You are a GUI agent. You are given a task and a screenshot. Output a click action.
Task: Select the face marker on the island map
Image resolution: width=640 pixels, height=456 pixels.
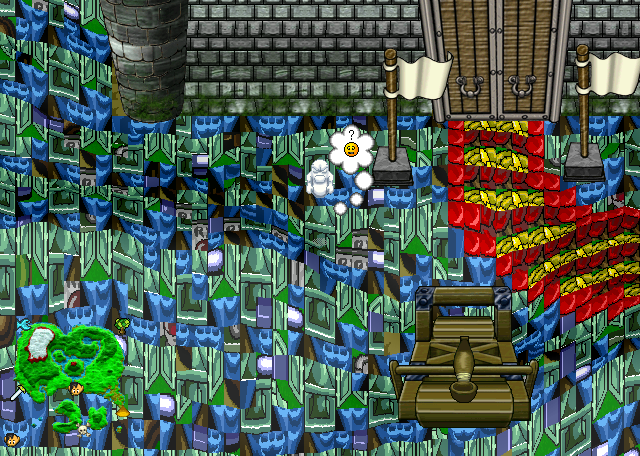click(76, 388)
